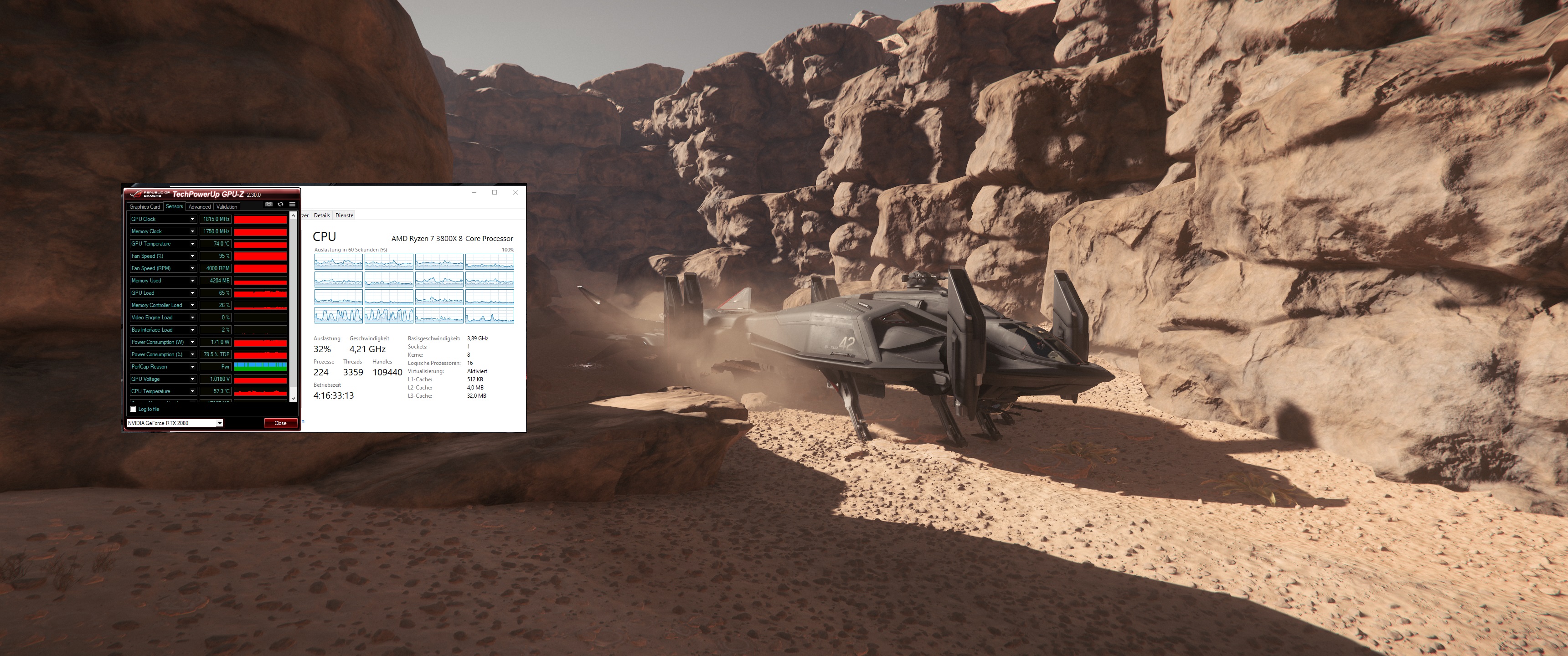1568x656 pixels.
Task: Open the Dienste tab in Task Manager
Action: [x=344, y=215]
